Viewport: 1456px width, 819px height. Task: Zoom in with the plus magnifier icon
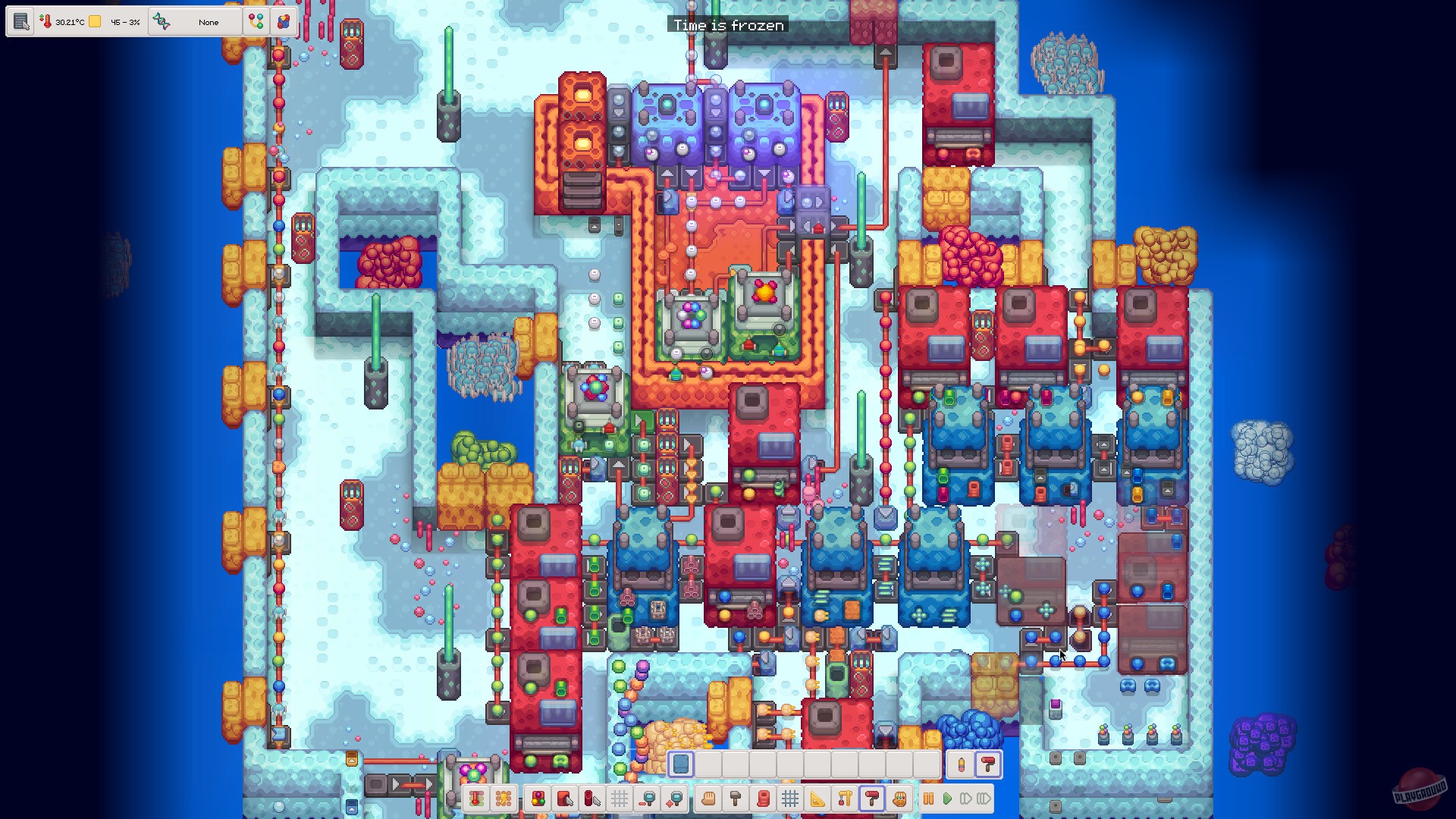[674, 799]
